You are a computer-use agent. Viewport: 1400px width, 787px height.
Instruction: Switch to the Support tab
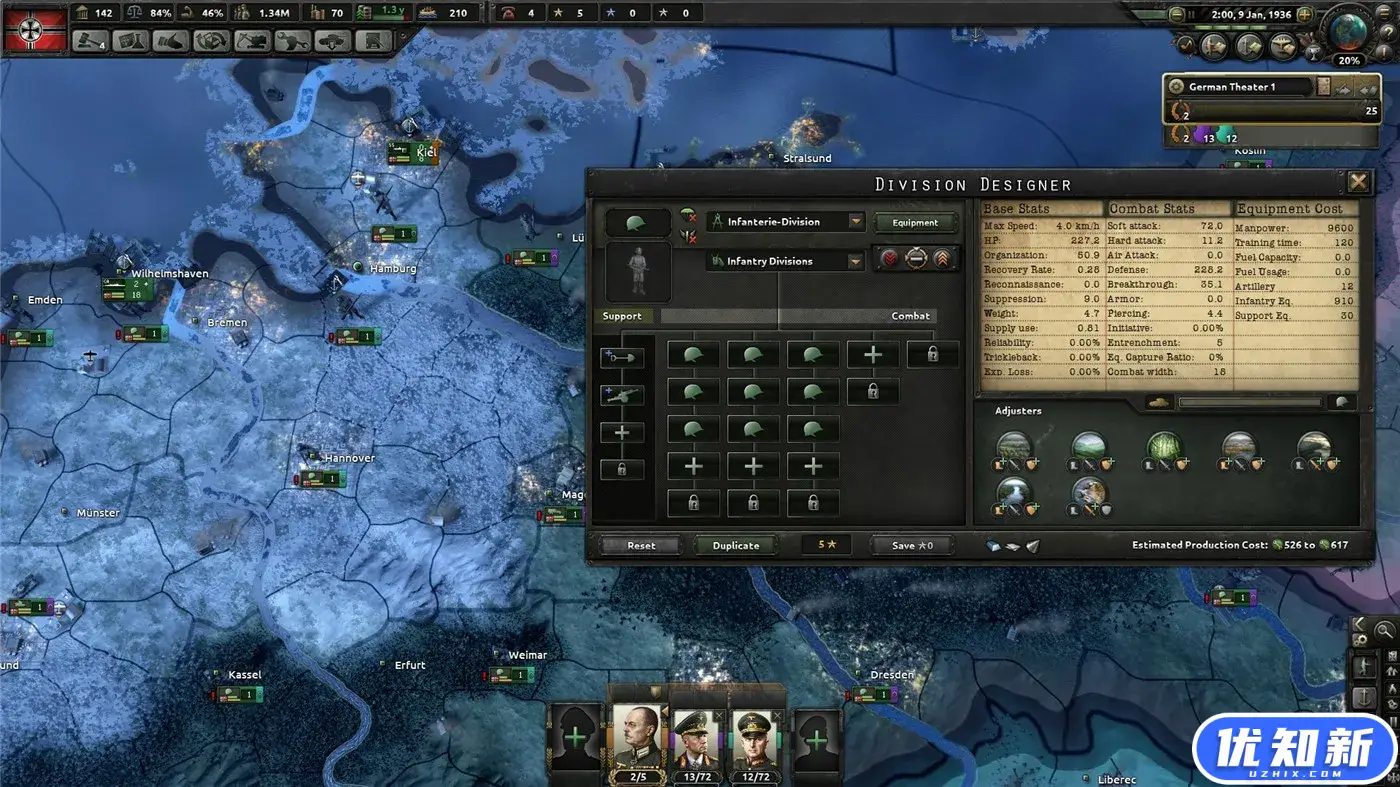click(x=622, y=316)
